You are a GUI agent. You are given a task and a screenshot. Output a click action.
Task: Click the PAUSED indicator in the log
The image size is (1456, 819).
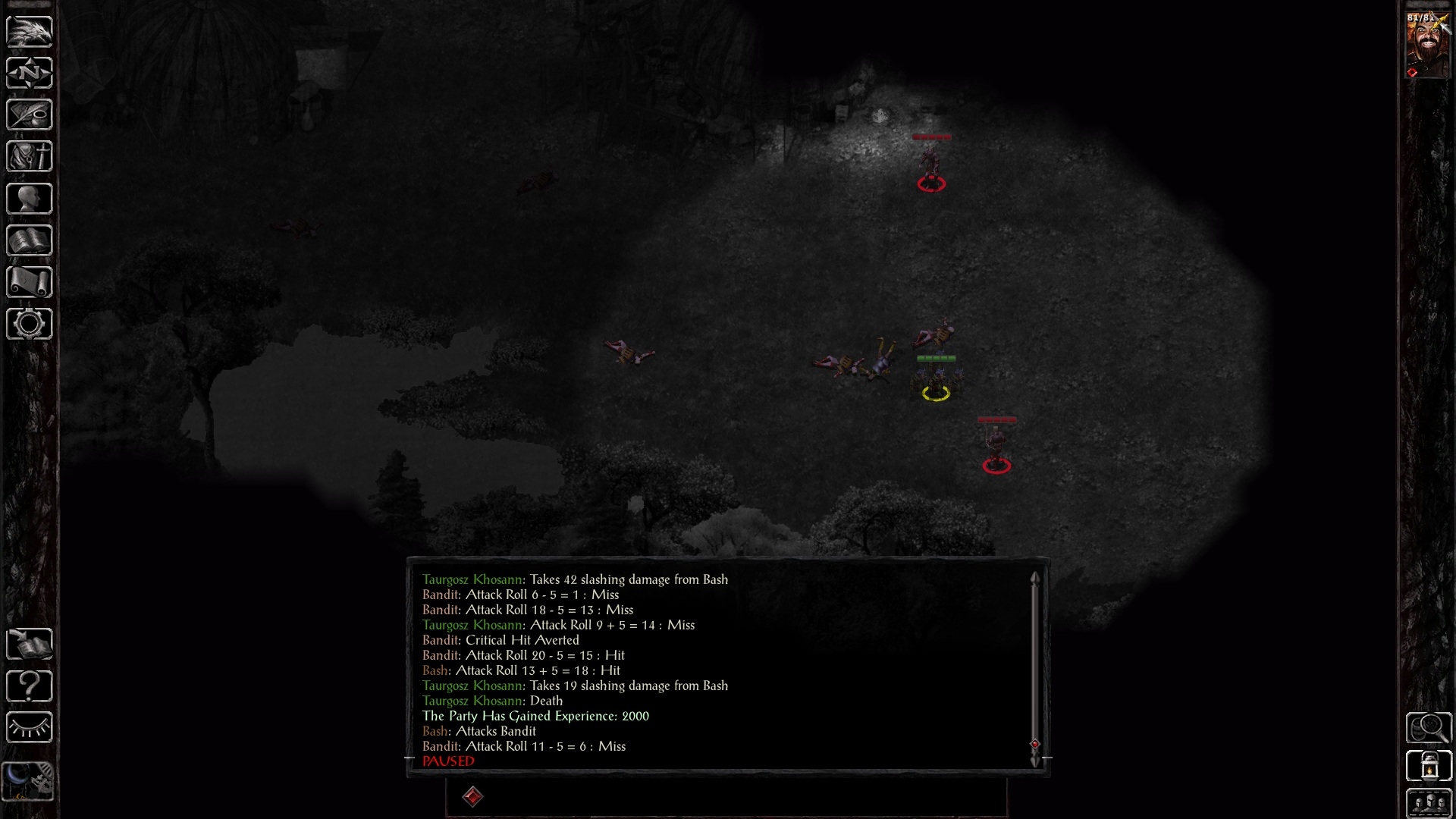pyautogui.click(x=447, y=761)
